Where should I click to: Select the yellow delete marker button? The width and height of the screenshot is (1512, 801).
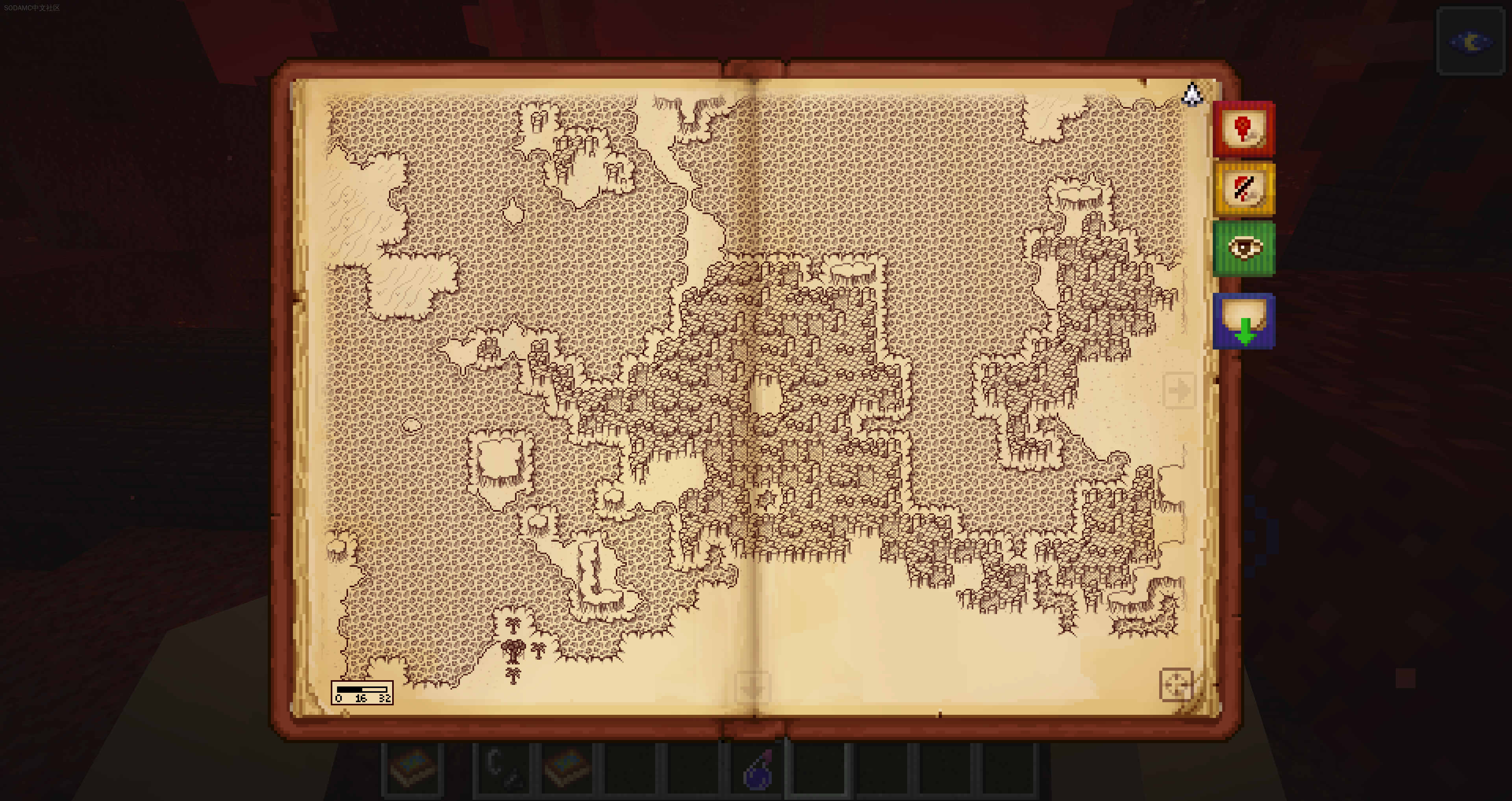[1243, 189]
